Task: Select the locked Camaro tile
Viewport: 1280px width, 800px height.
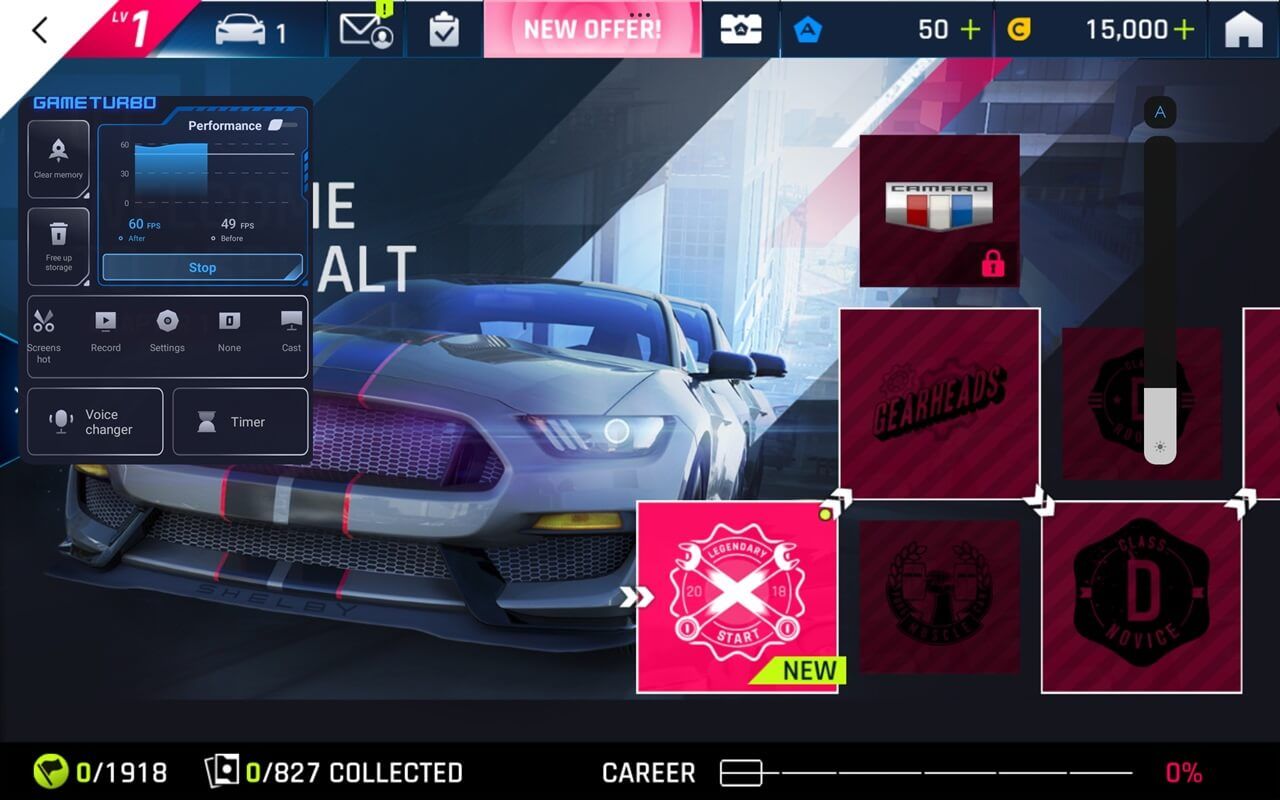Action: pyautogui.click(x=939, y=210)
